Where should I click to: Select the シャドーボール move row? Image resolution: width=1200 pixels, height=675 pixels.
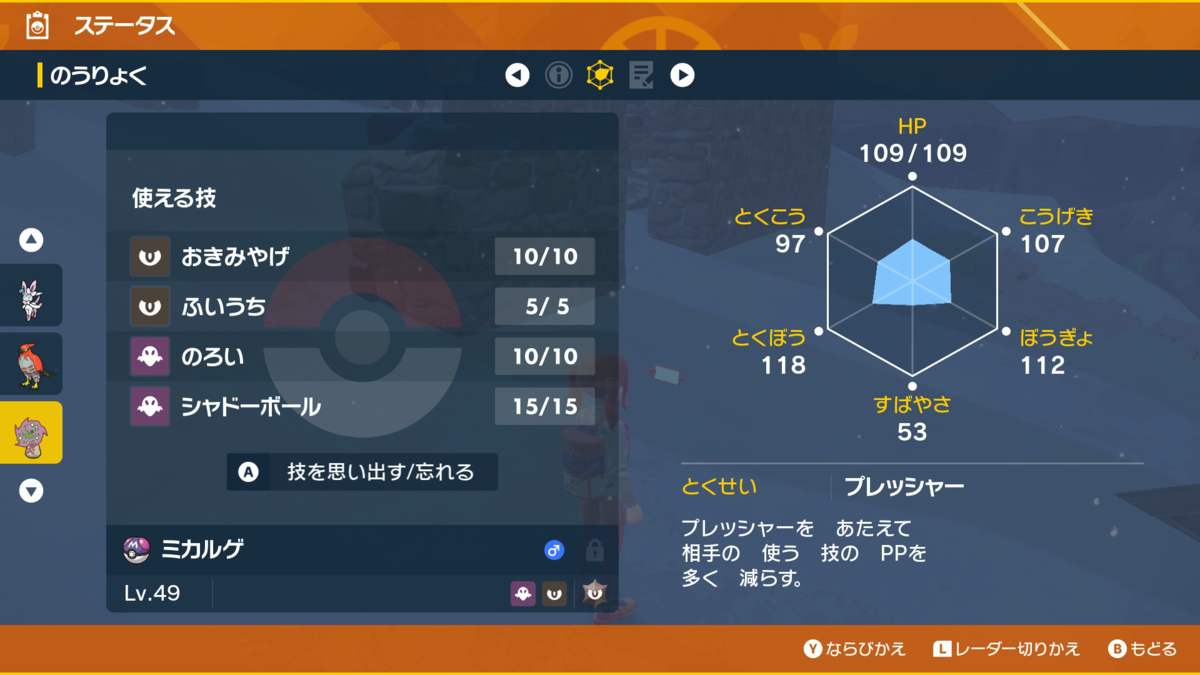pyautogui.click(x=362, y=407)
